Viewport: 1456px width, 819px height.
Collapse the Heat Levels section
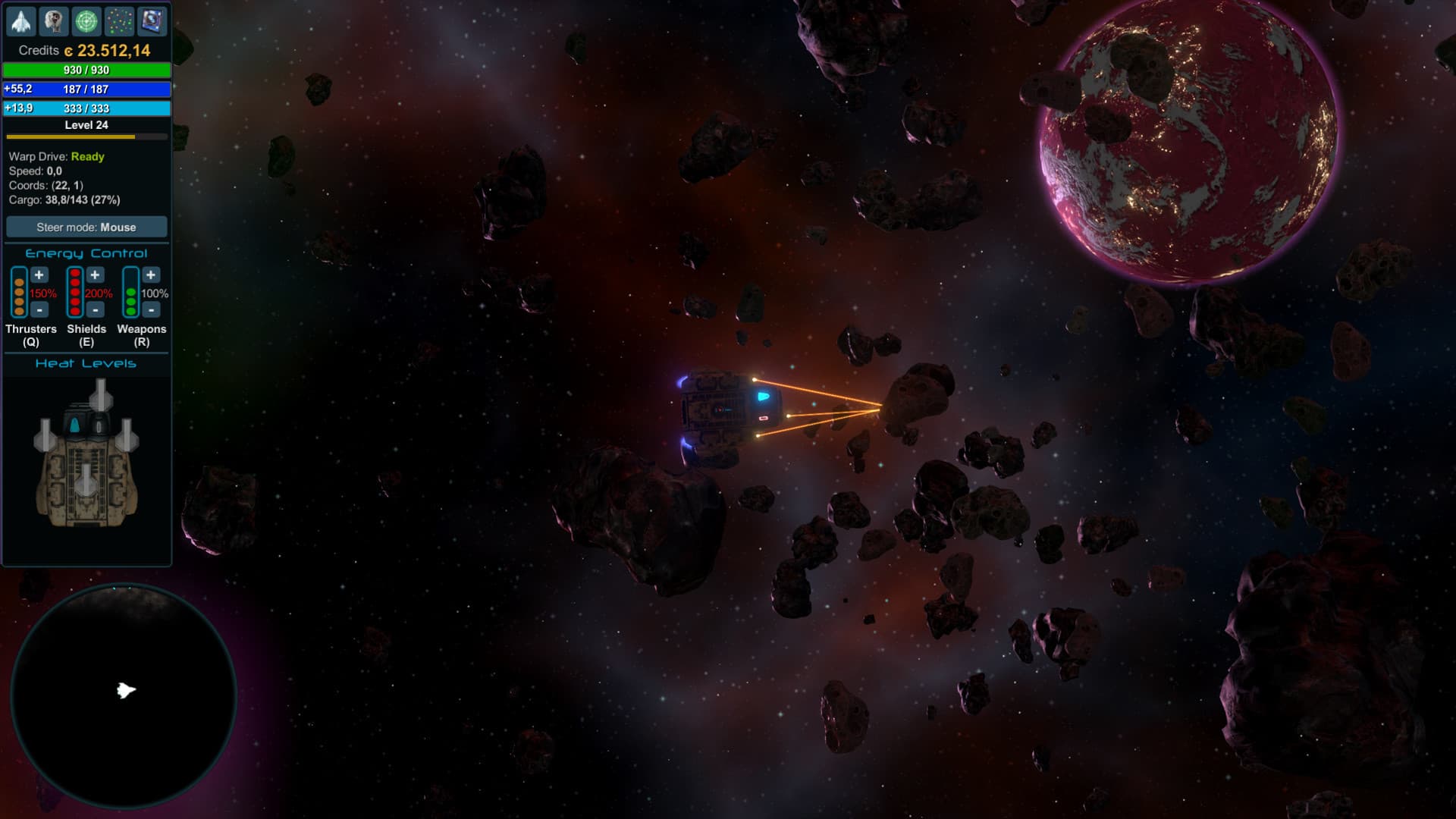(x=86, y=363)
